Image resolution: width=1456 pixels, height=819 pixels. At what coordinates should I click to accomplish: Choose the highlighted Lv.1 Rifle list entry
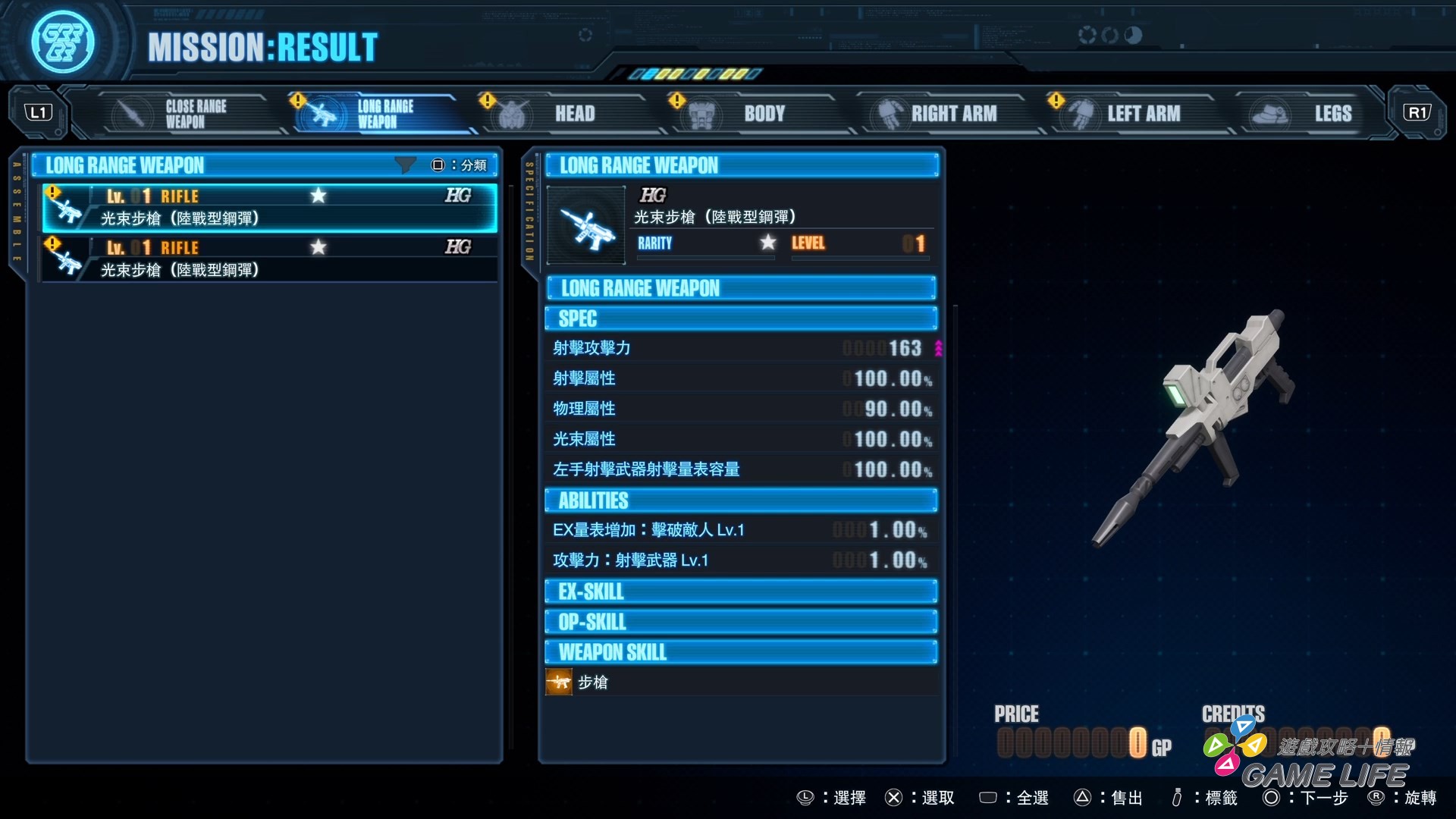click(269, 207)
